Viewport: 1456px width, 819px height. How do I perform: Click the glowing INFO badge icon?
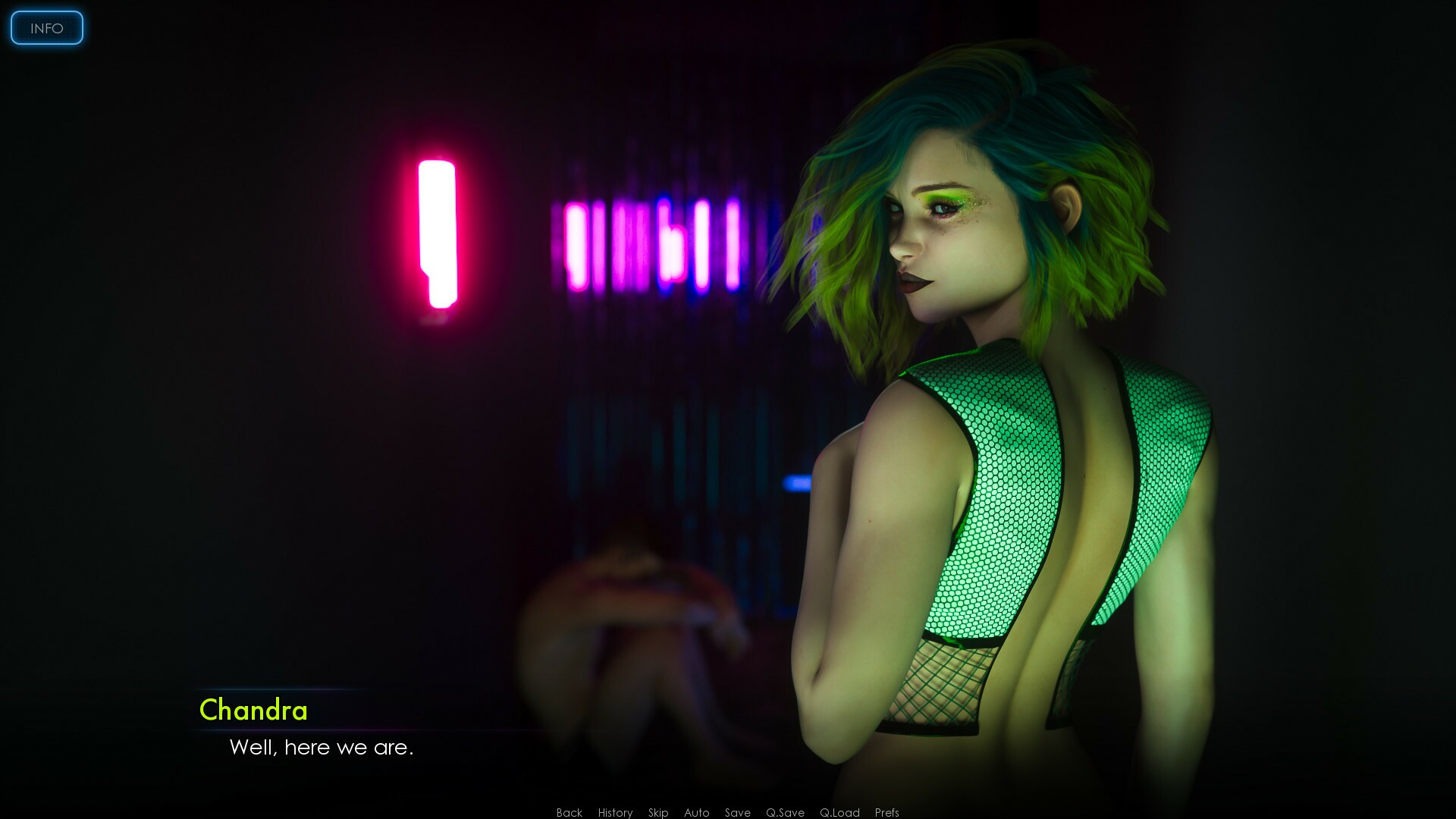46,28
